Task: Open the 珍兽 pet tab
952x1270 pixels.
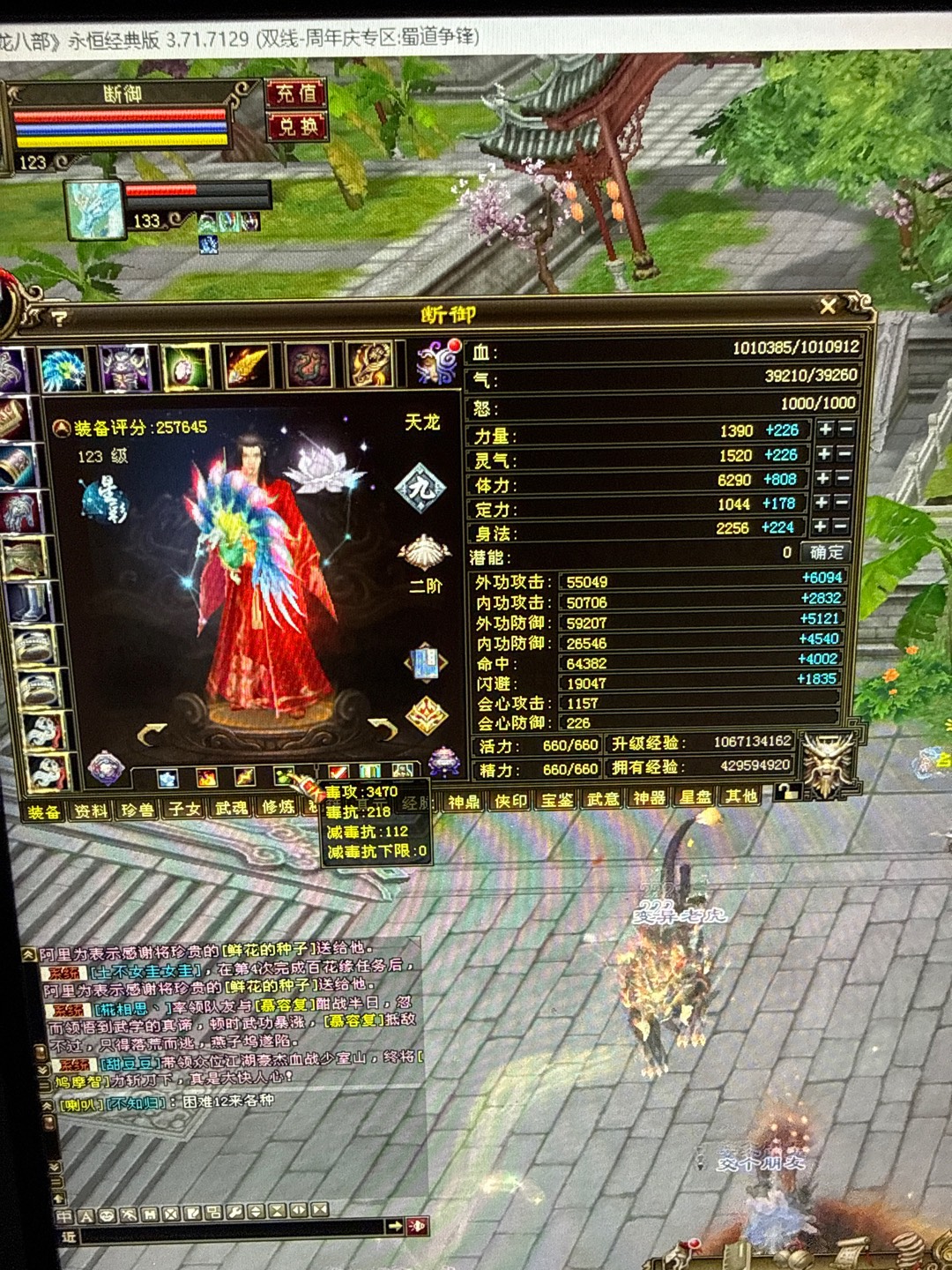Action: 137,809
